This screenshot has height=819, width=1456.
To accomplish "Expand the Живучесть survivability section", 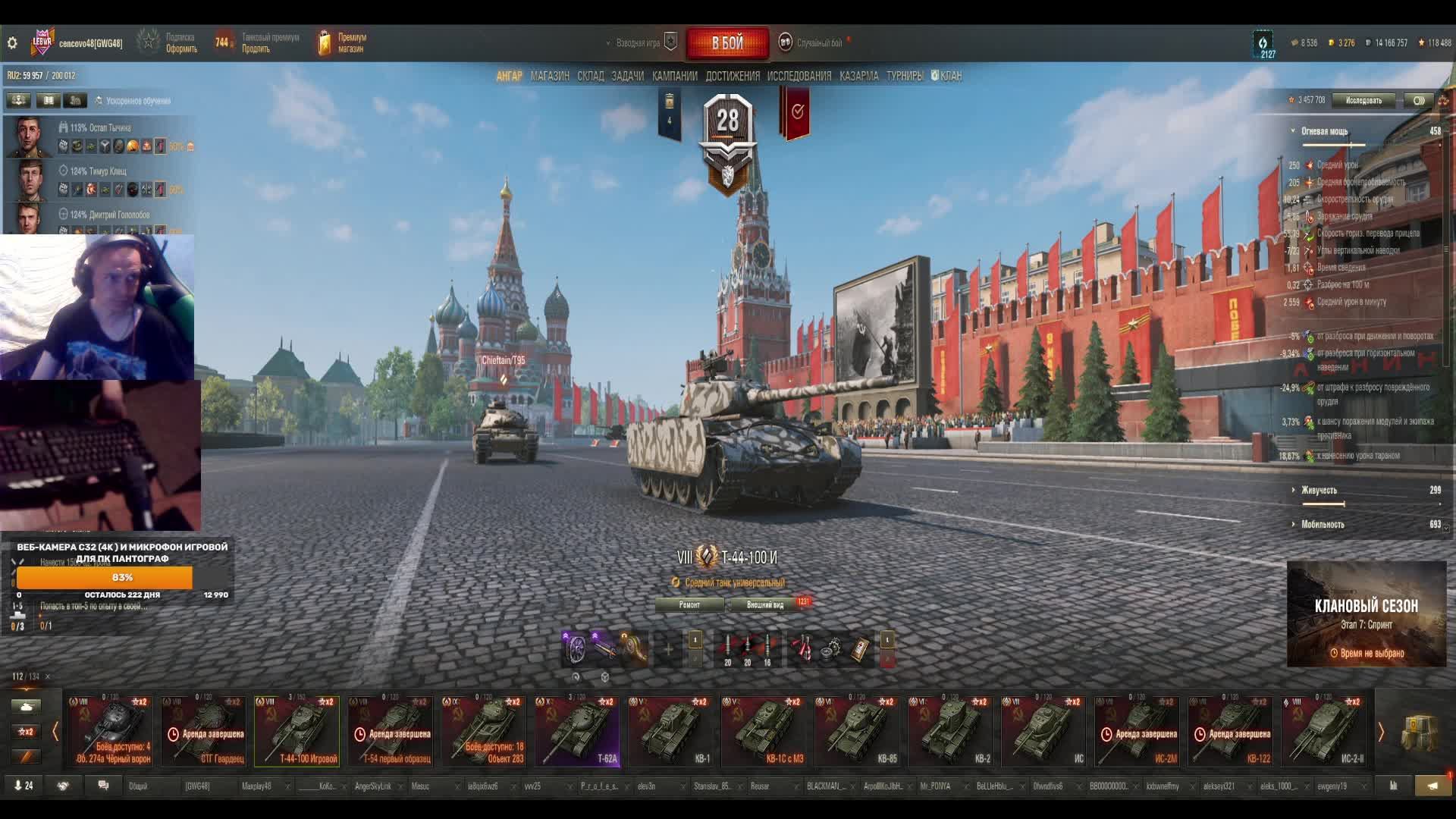I will coord(1319,490).
